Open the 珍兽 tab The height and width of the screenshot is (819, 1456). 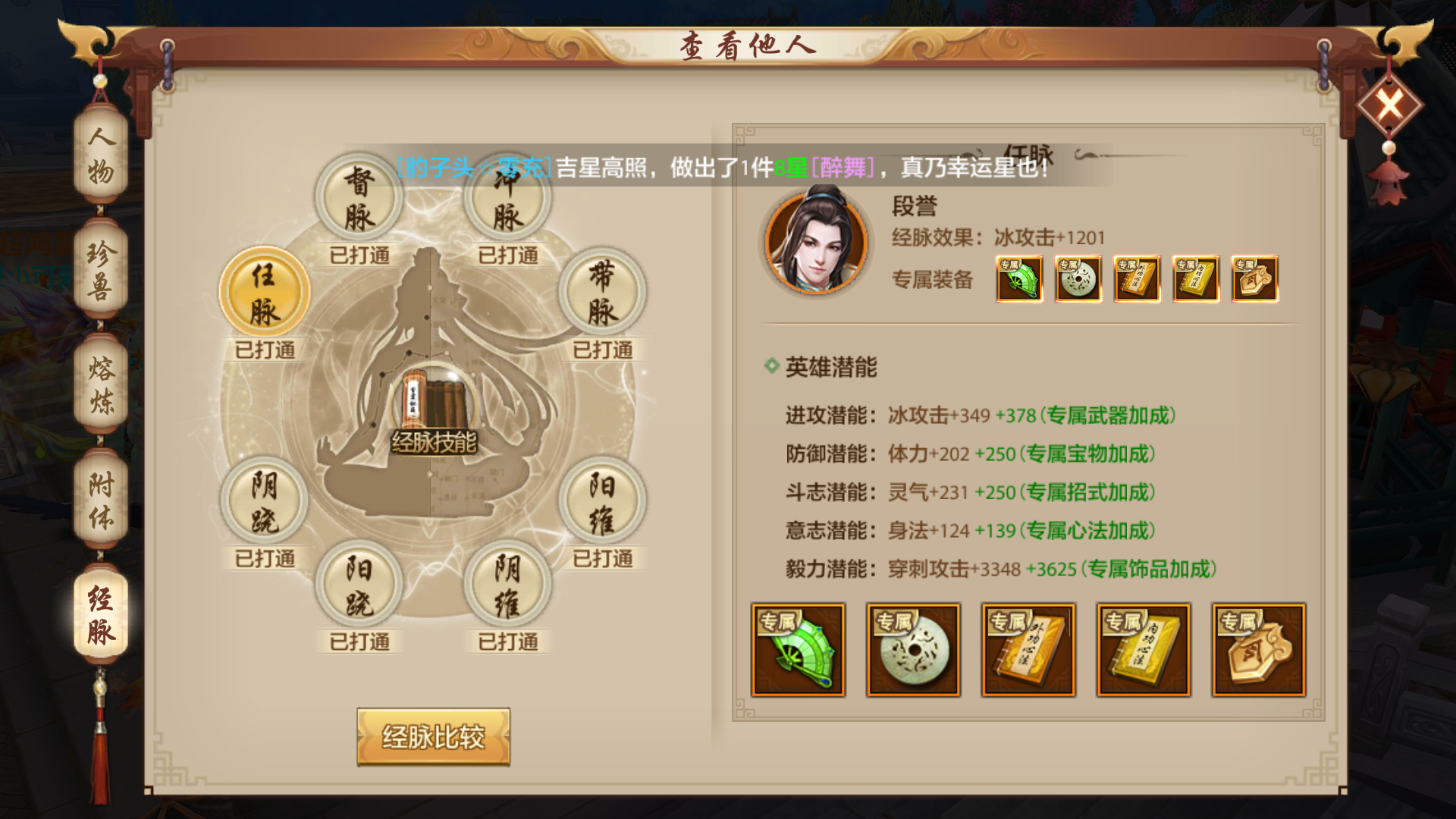click(101, 270)
